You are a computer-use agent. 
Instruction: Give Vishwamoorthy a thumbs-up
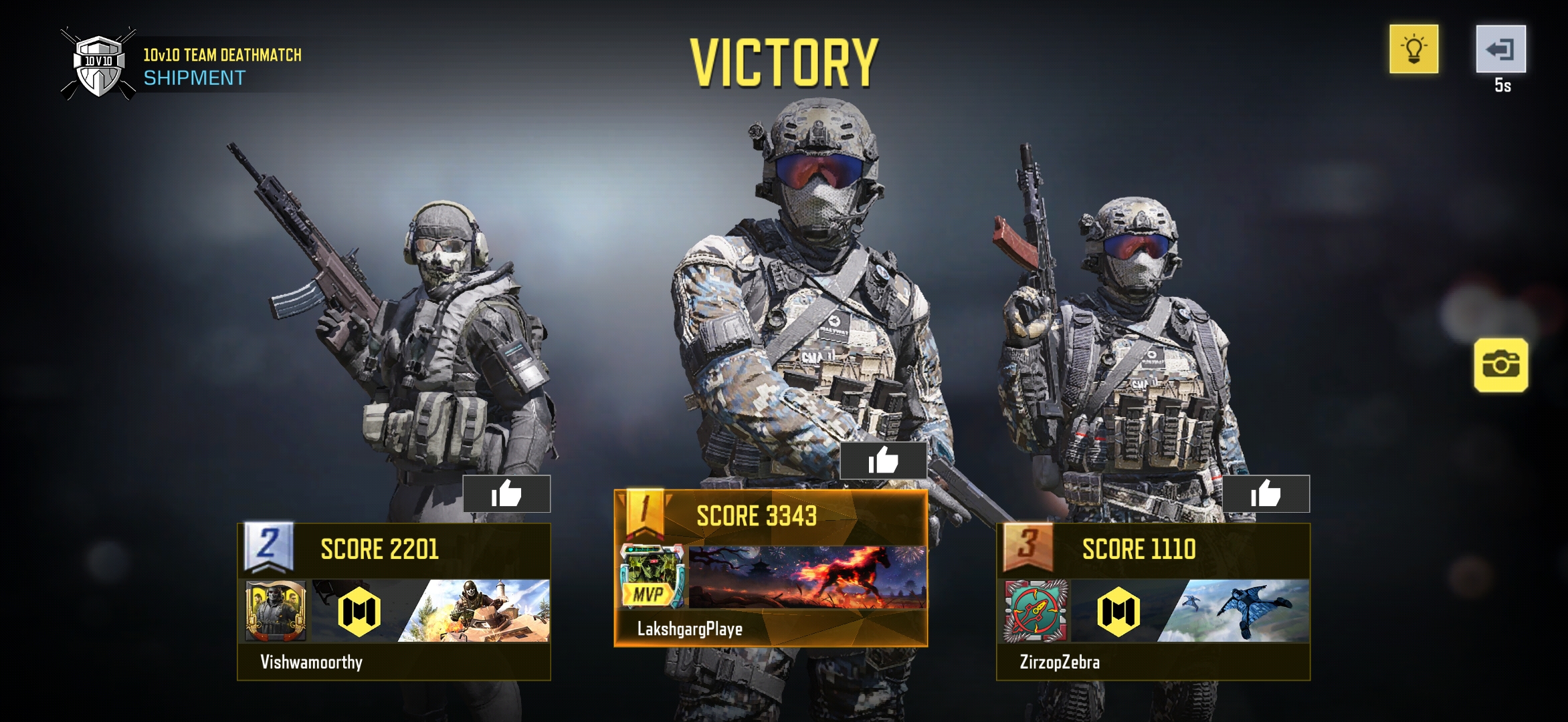tap(506, 494)
